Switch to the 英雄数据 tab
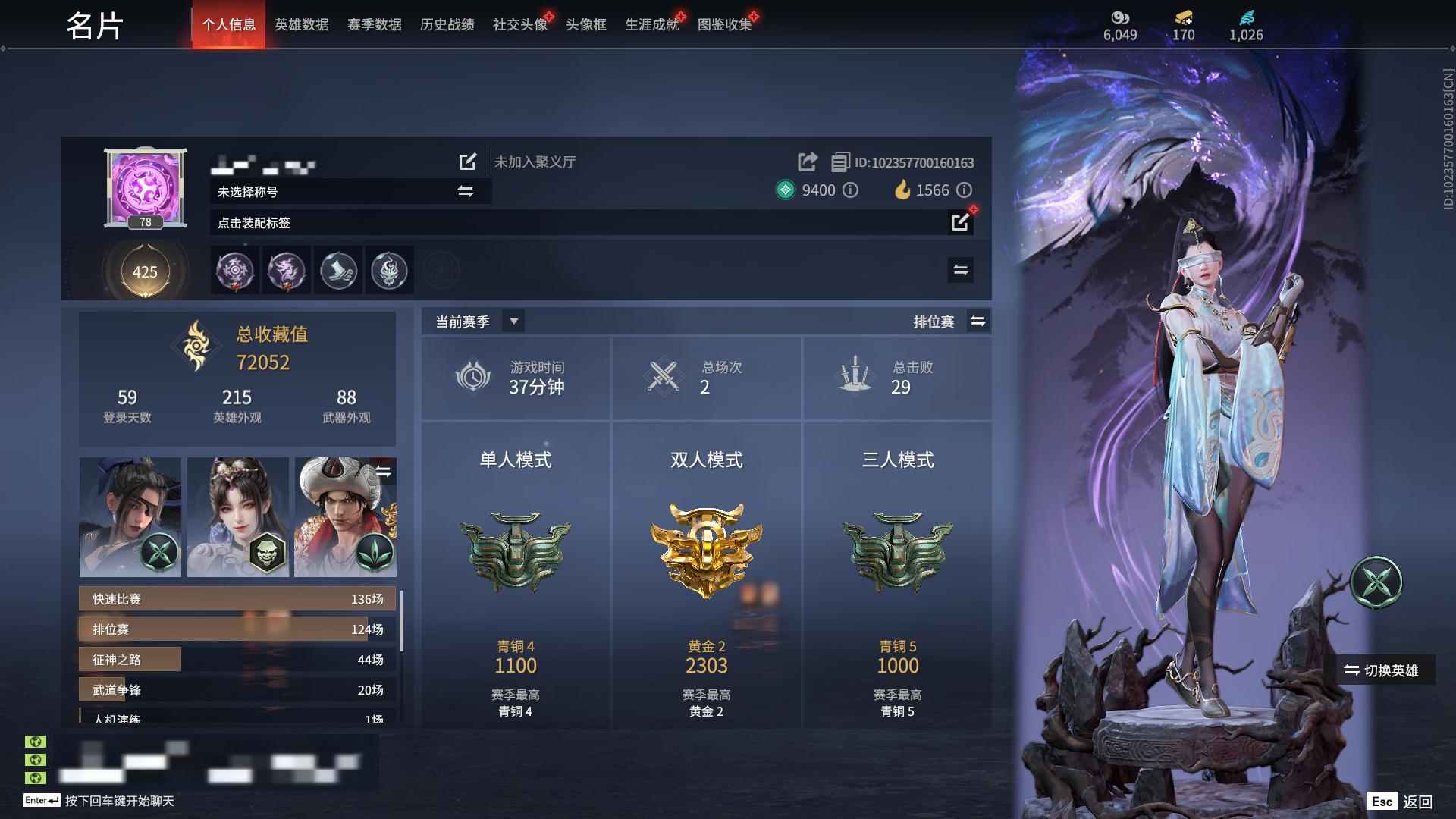Screen dimensions: 1456x819 300,24
